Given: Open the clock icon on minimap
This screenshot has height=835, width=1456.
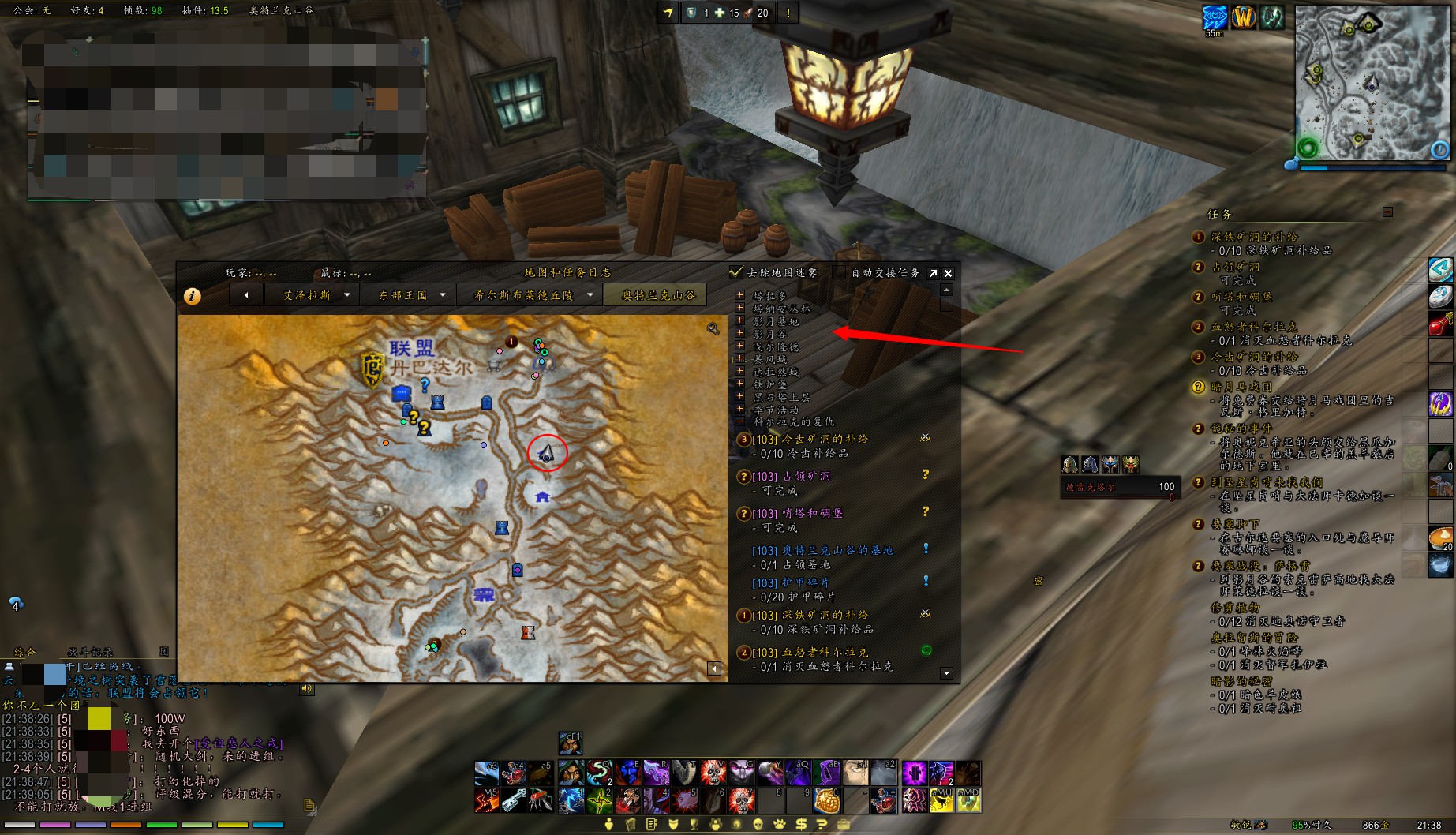Looking at the screenshot, I should [x=1440, y=149].
